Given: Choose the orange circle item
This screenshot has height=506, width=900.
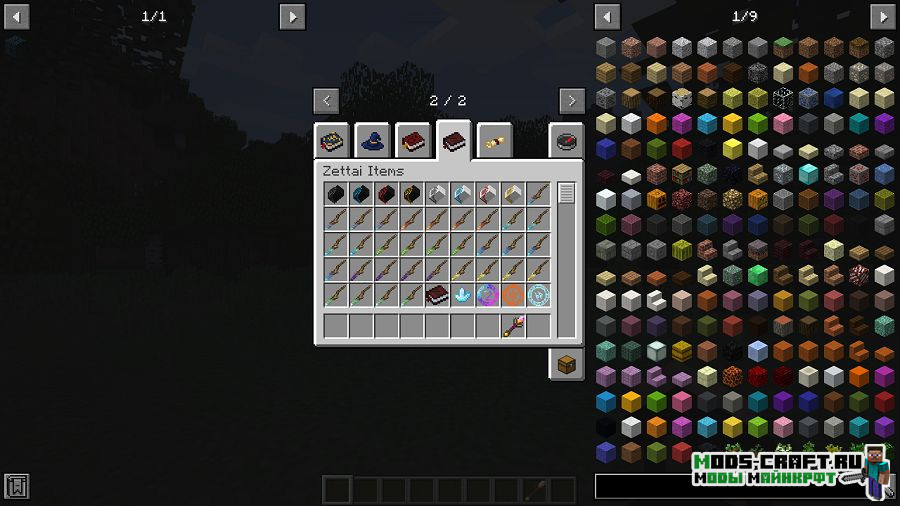Looking at the screenshot, I should (513, 296).
